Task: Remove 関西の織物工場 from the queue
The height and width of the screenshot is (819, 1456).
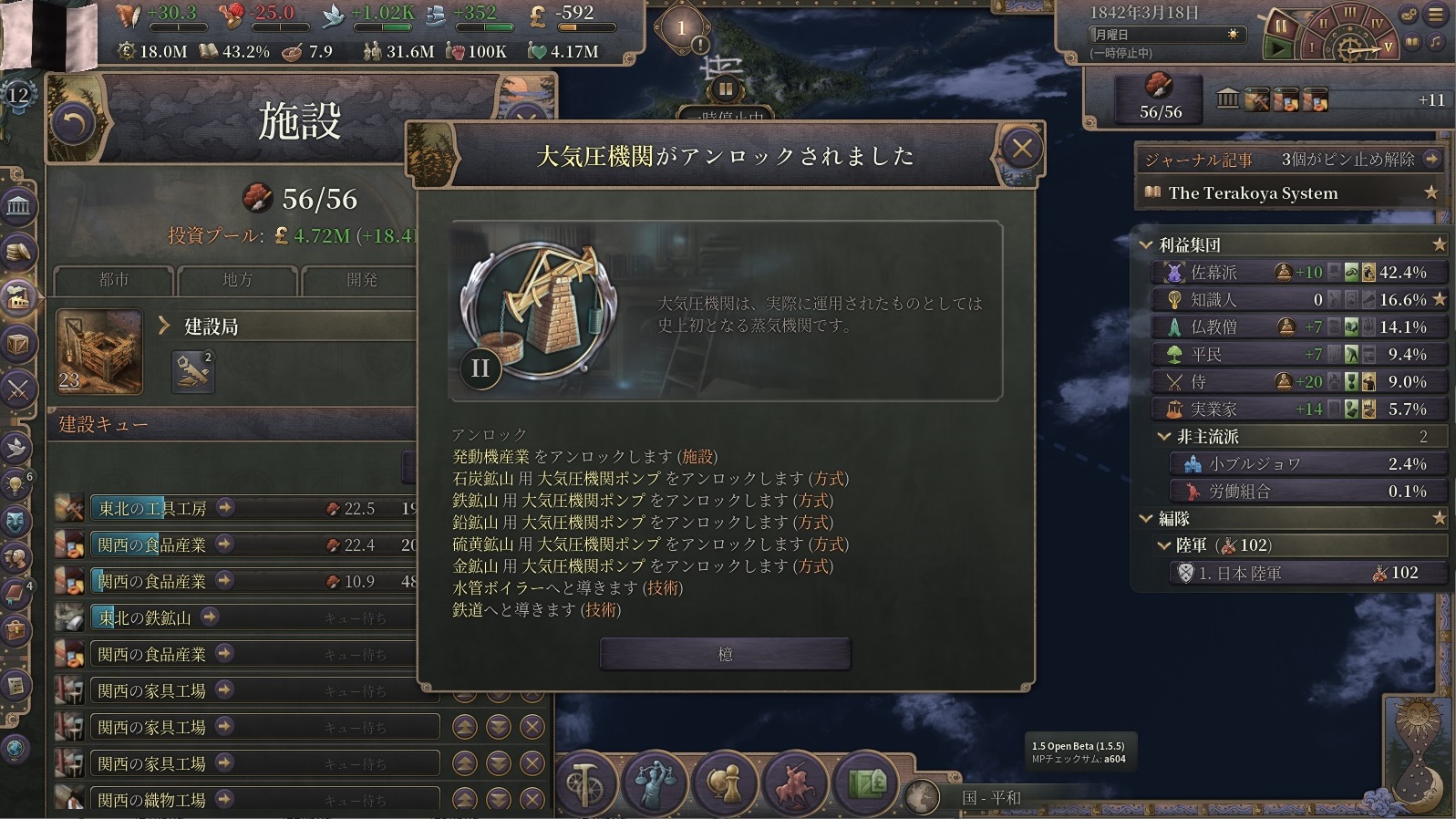Action: pos(532,799)
